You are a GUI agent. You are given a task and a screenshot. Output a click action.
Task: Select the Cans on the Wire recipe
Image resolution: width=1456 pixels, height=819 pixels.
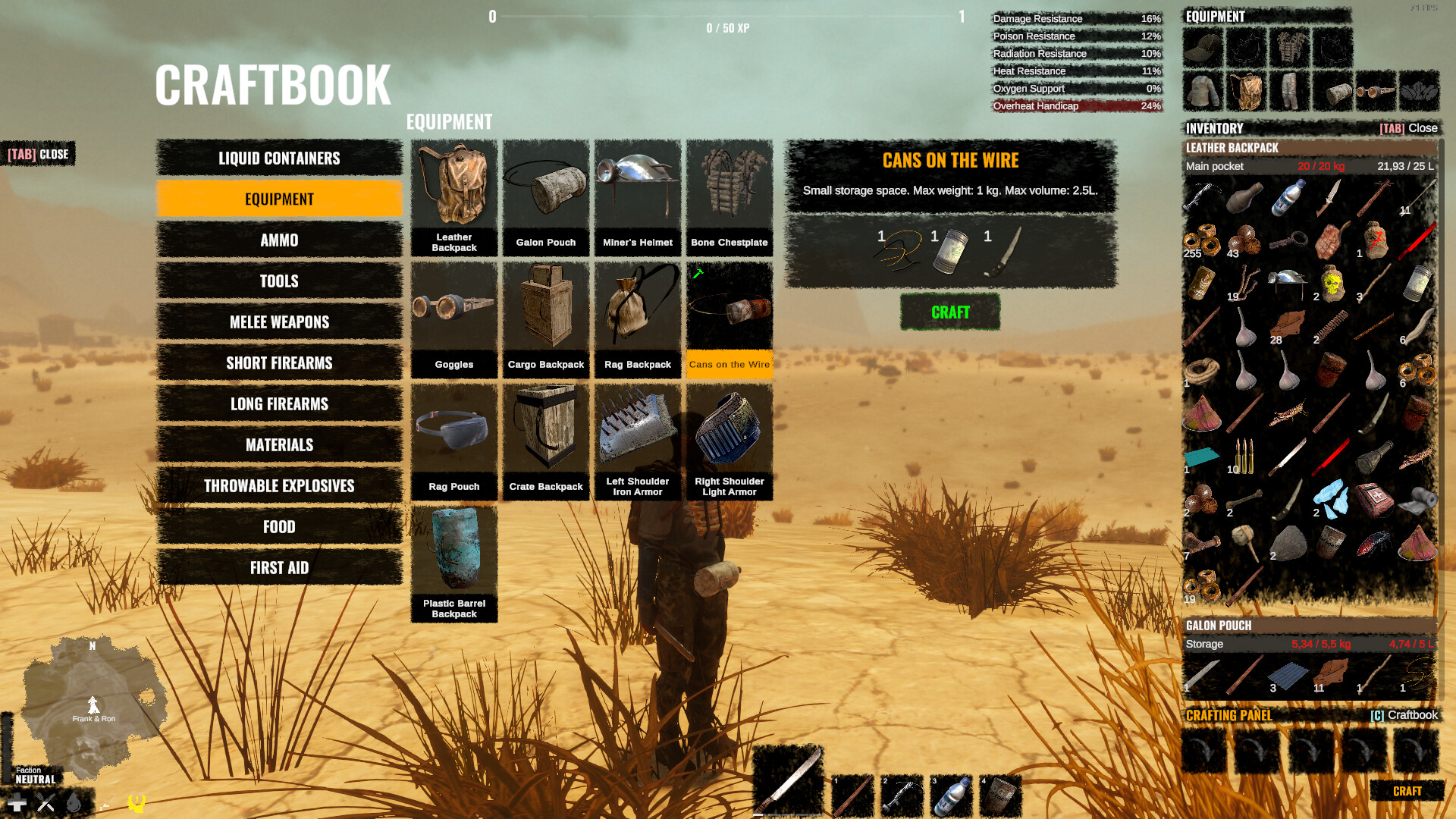coord(729,318)
